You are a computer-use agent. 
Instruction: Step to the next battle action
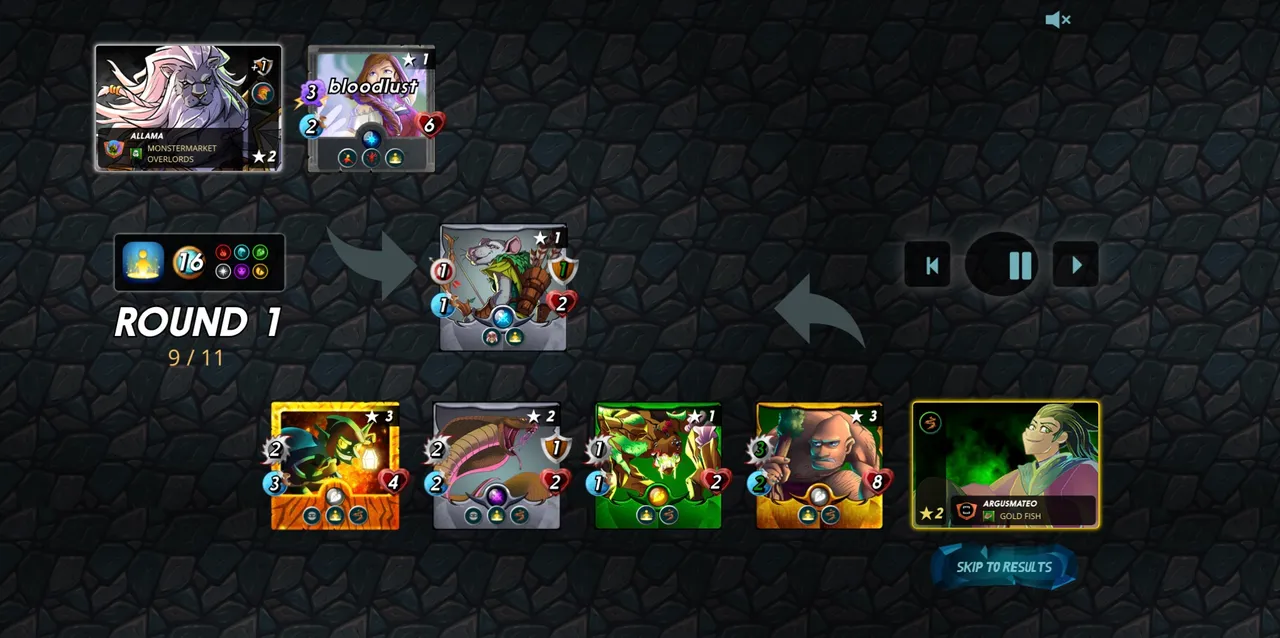click(1076, 265)
